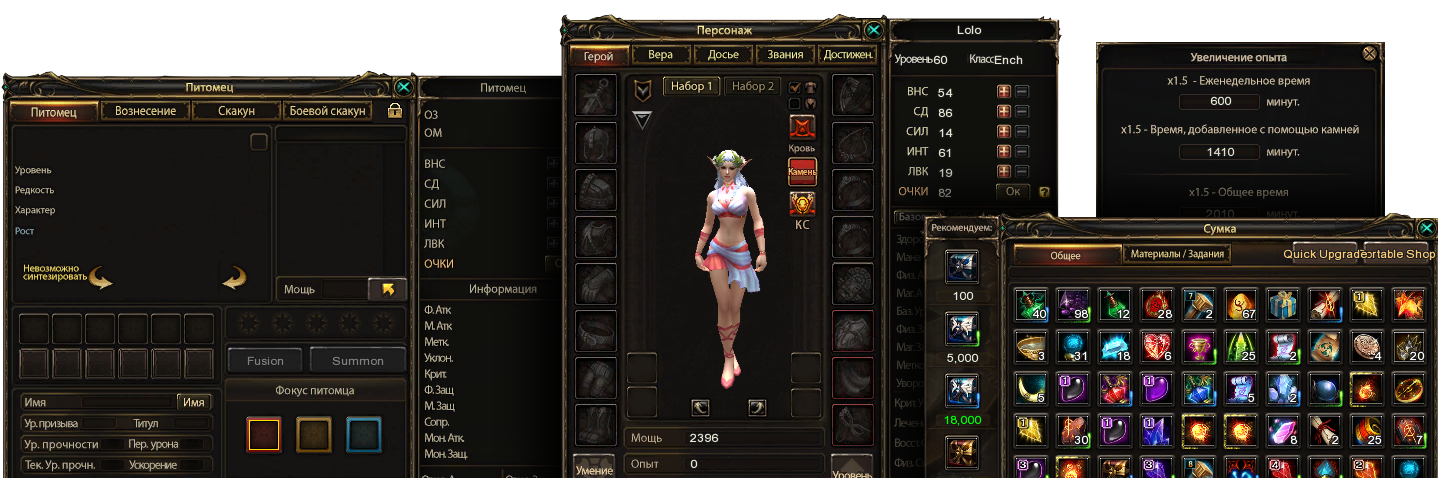Click the Quick Upgrade button
Screen dimensions: 1440x478
click(x=1325, y=254)
